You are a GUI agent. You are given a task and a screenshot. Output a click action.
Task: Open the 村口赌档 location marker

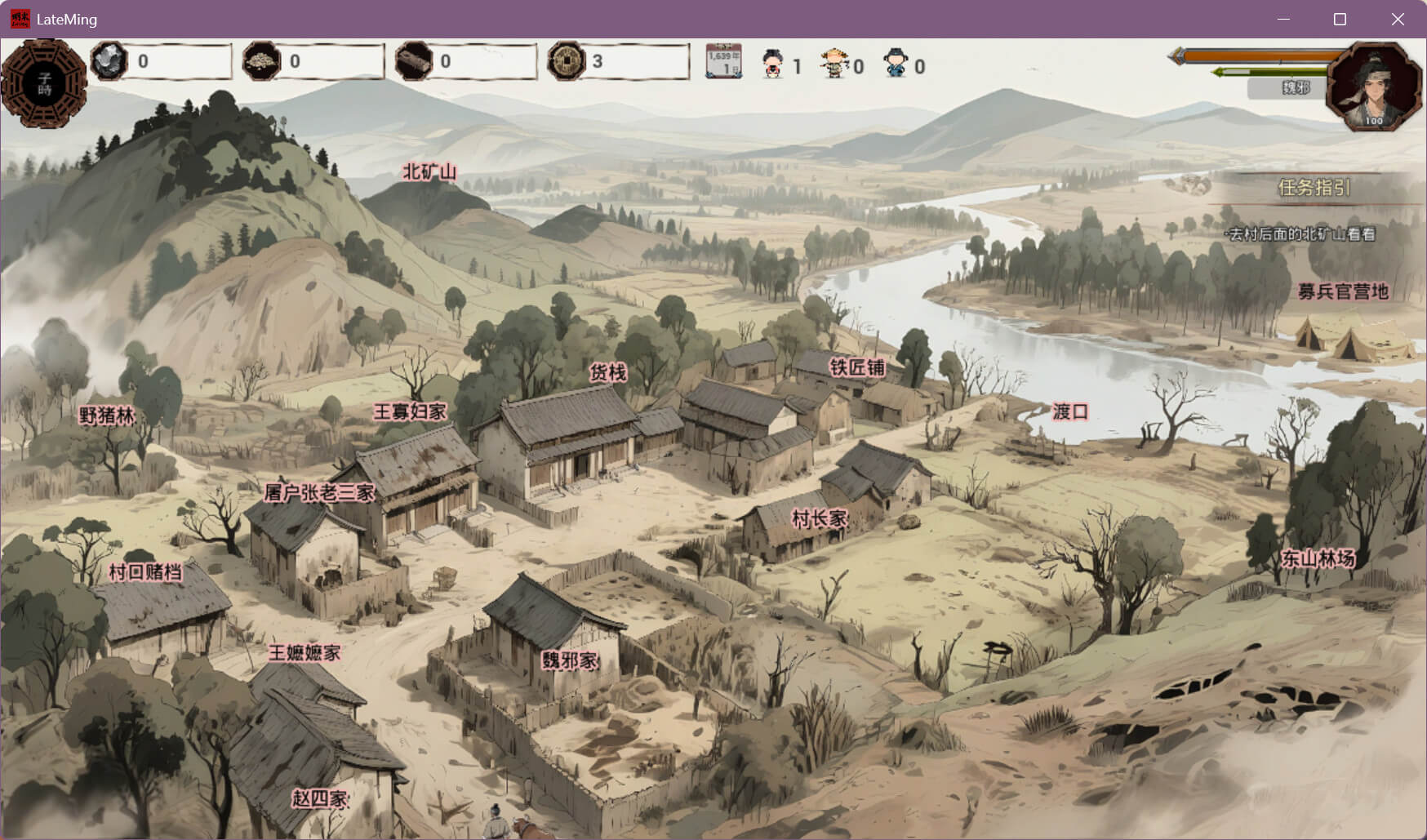click(x=145, y=571)
